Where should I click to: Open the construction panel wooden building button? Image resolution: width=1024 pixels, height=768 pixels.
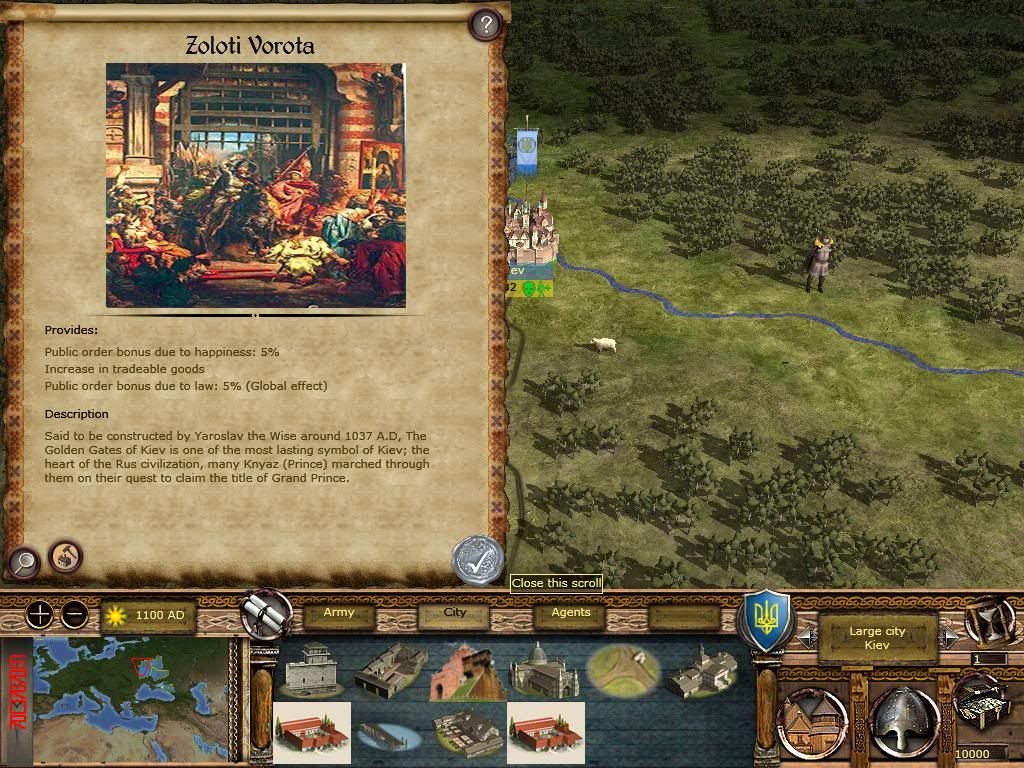812,722
